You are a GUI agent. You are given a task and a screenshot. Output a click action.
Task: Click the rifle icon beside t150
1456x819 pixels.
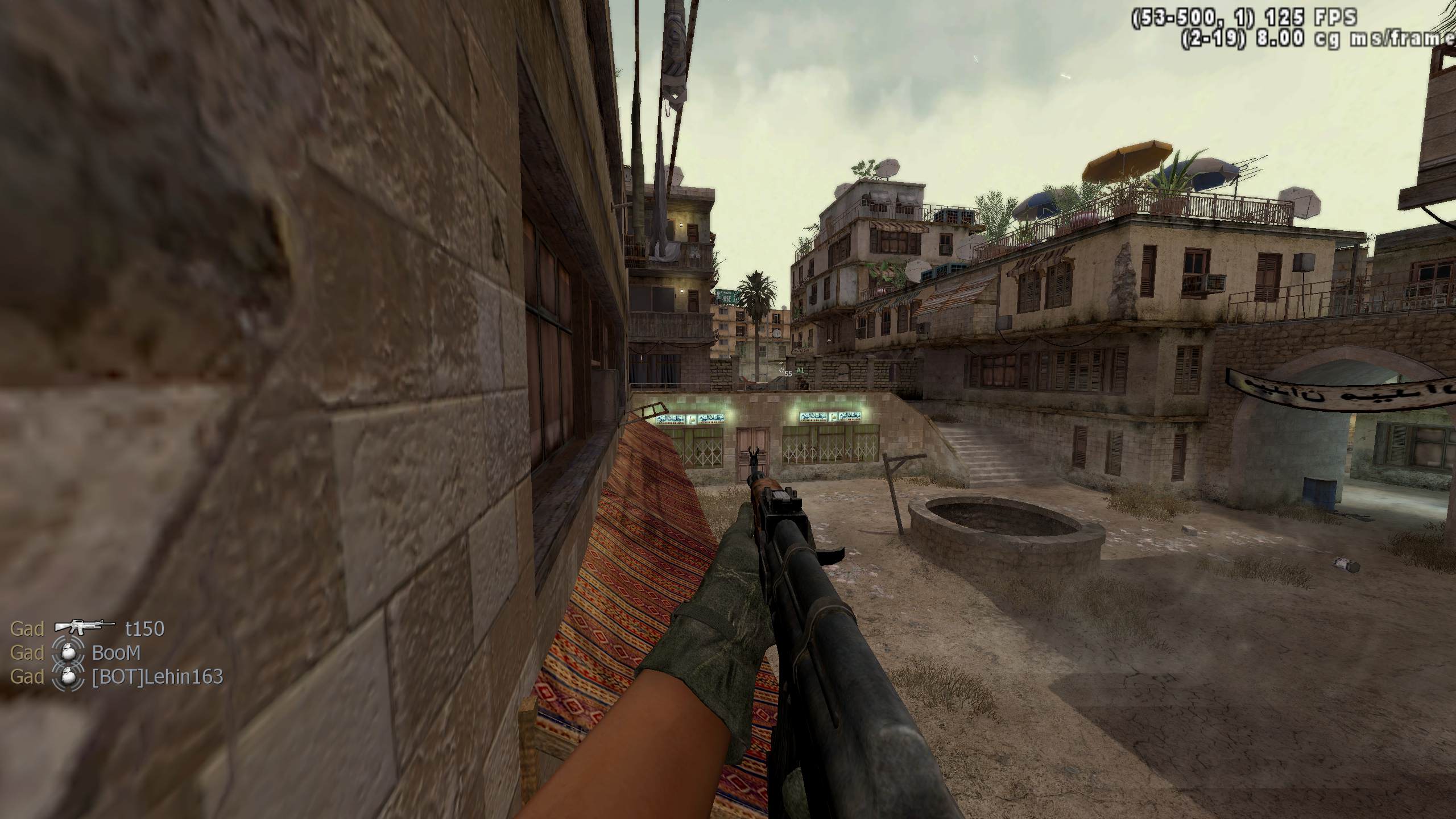tap(85, 627)
